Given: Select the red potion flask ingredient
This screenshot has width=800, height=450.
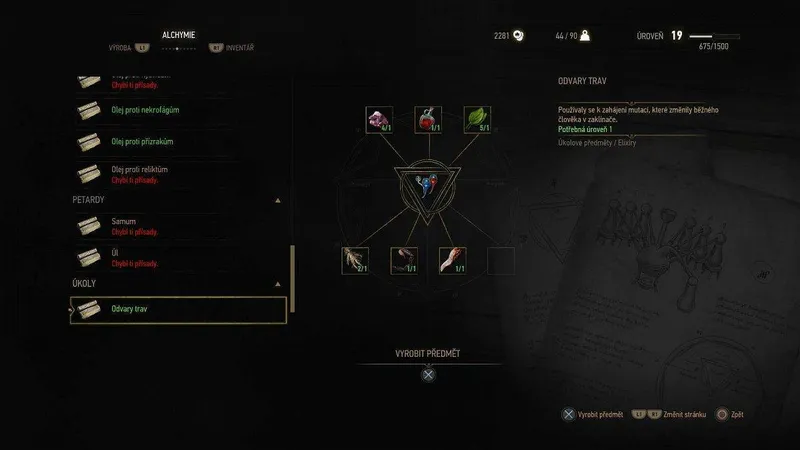Looking at the screenshot, I should pos(429,121).
